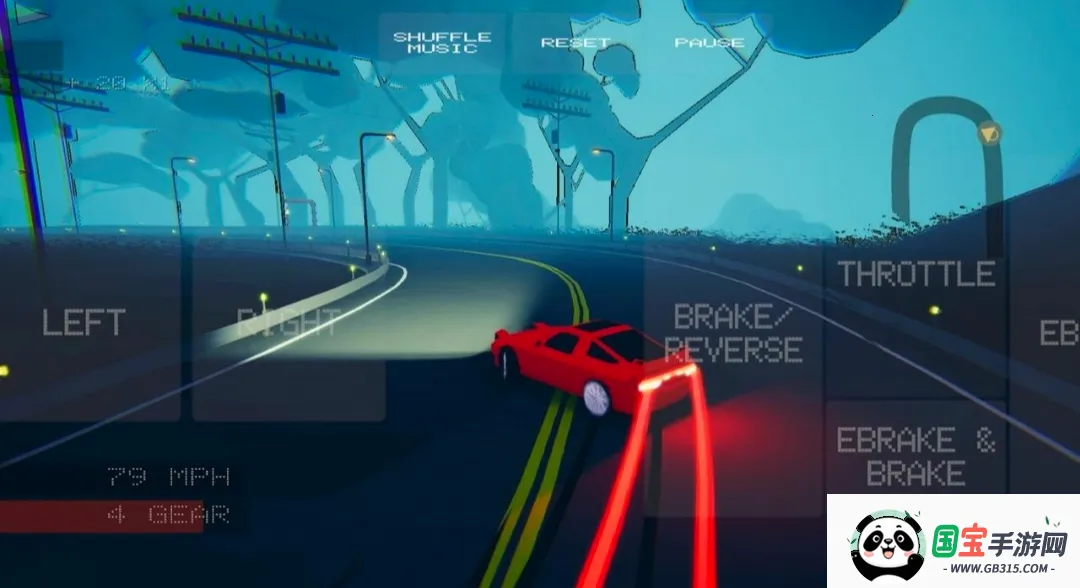1080x588 pixels.
Task: Use the Ebrake & Brake button
Action: 916,456
